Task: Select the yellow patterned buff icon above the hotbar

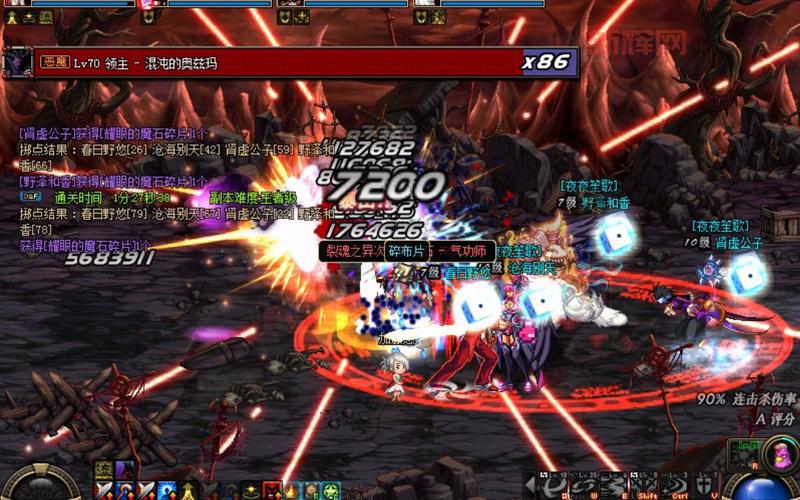Action: (104, 470)
